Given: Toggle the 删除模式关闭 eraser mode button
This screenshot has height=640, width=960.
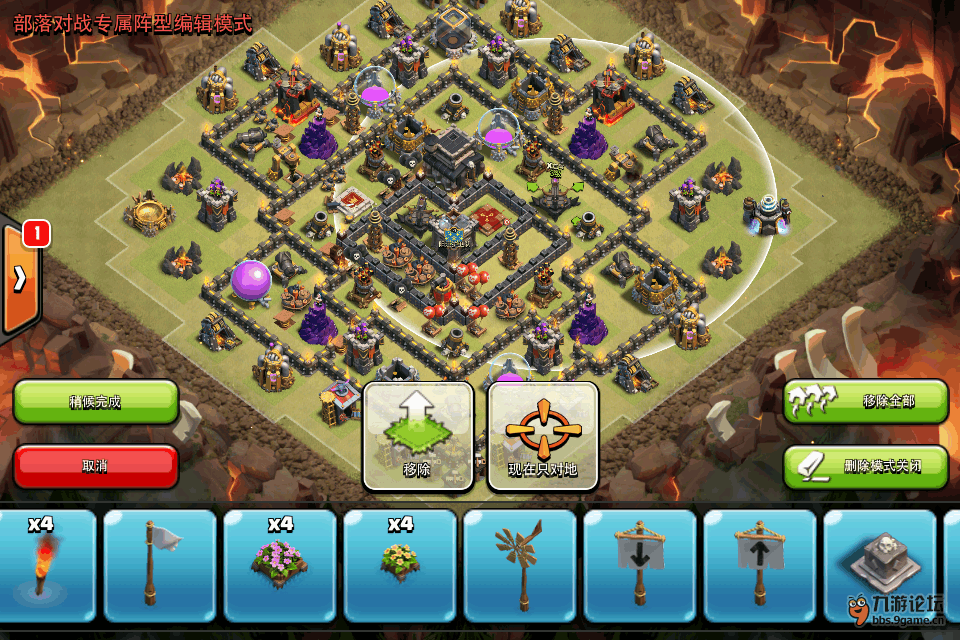Looking at the screenshot, I should [x=865, y=466].
